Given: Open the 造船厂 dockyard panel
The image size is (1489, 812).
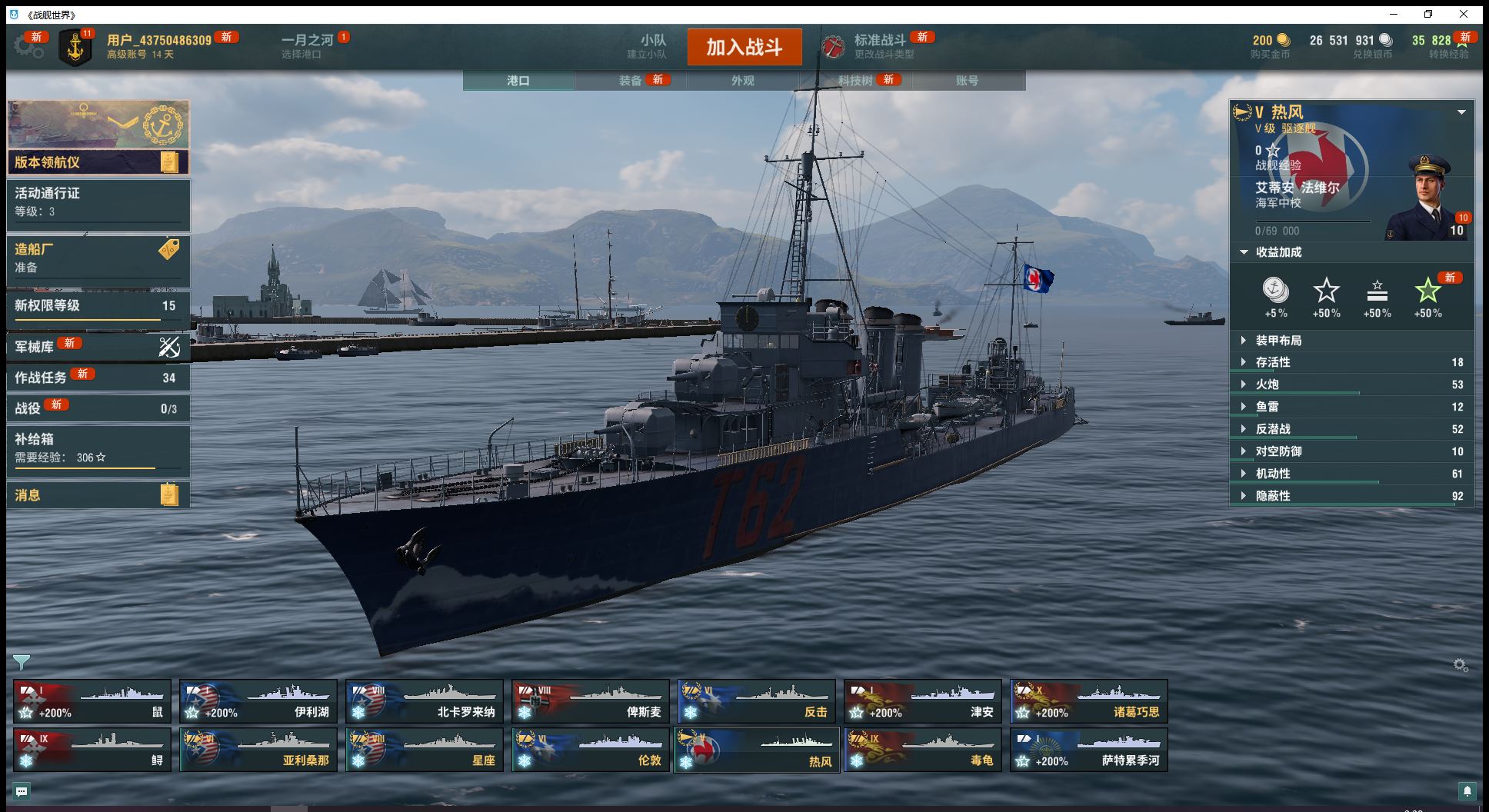Looking at the screenshot, I should (x=98, y=258).
